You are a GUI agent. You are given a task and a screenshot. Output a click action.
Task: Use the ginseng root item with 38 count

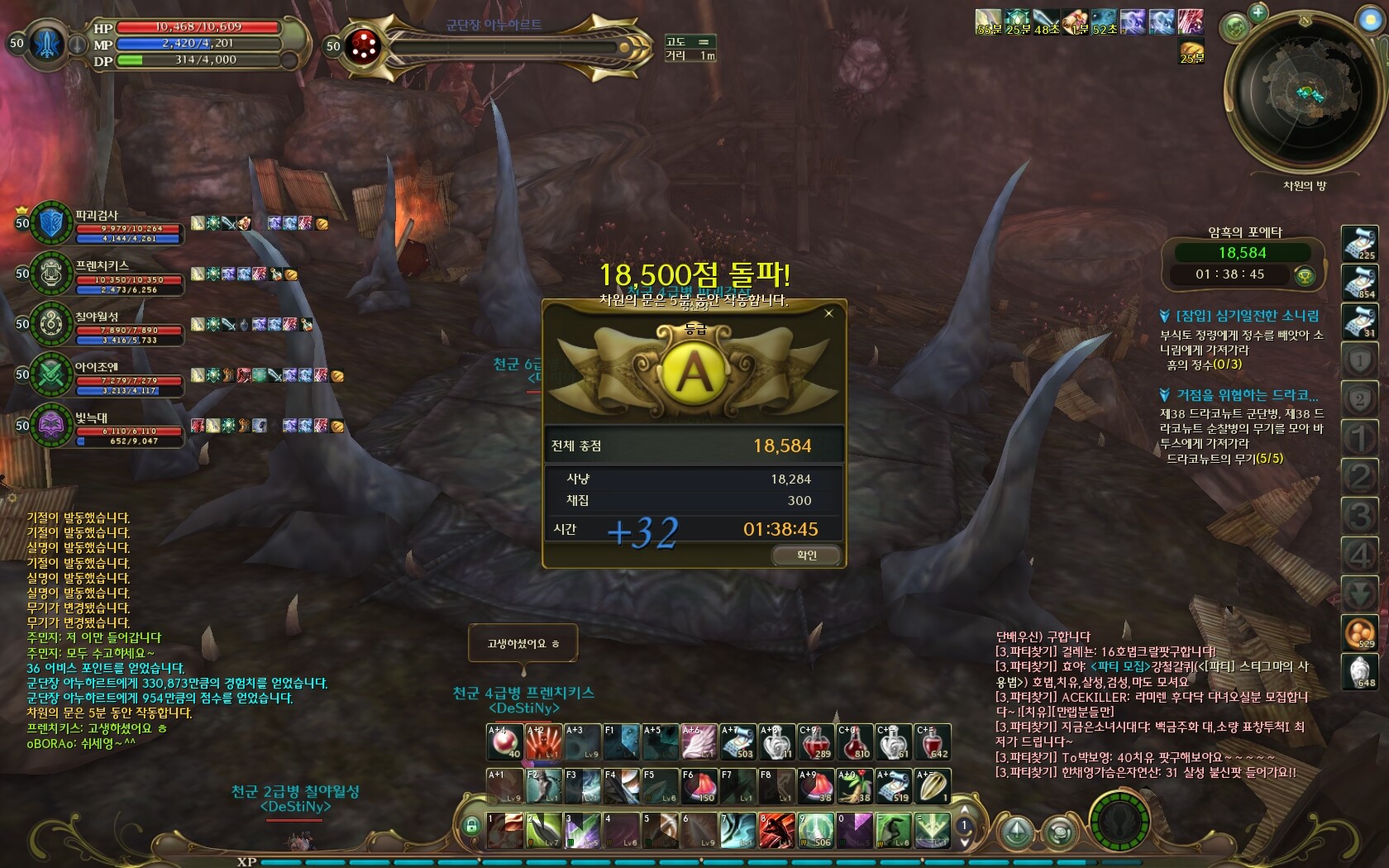[853, 786]
